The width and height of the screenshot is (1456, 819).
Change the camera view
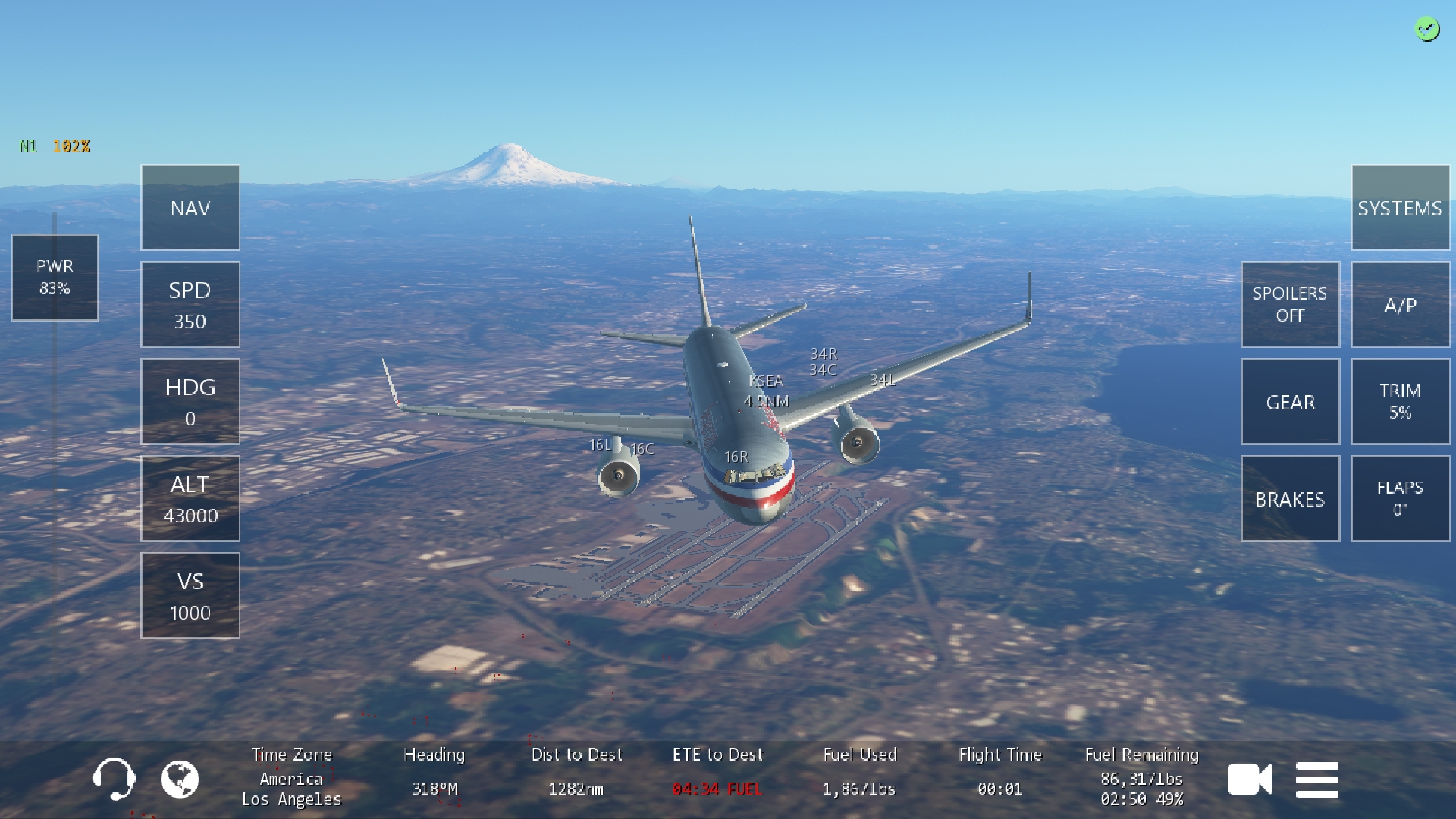click(x=1249, y=780)
